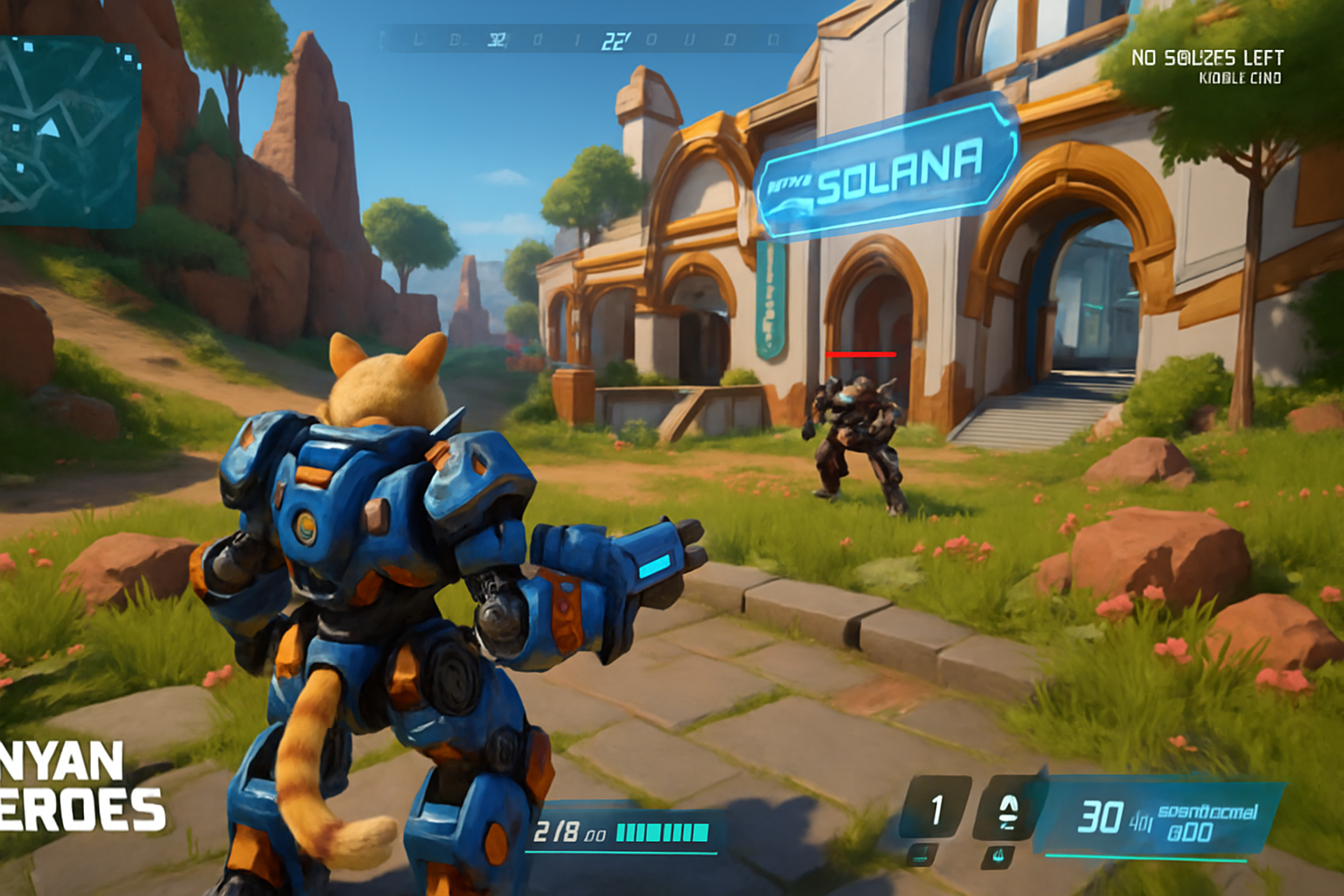Click the compass marker showing 22 at top
Viewport: 1344px width, 896px height.
point(616,39)
